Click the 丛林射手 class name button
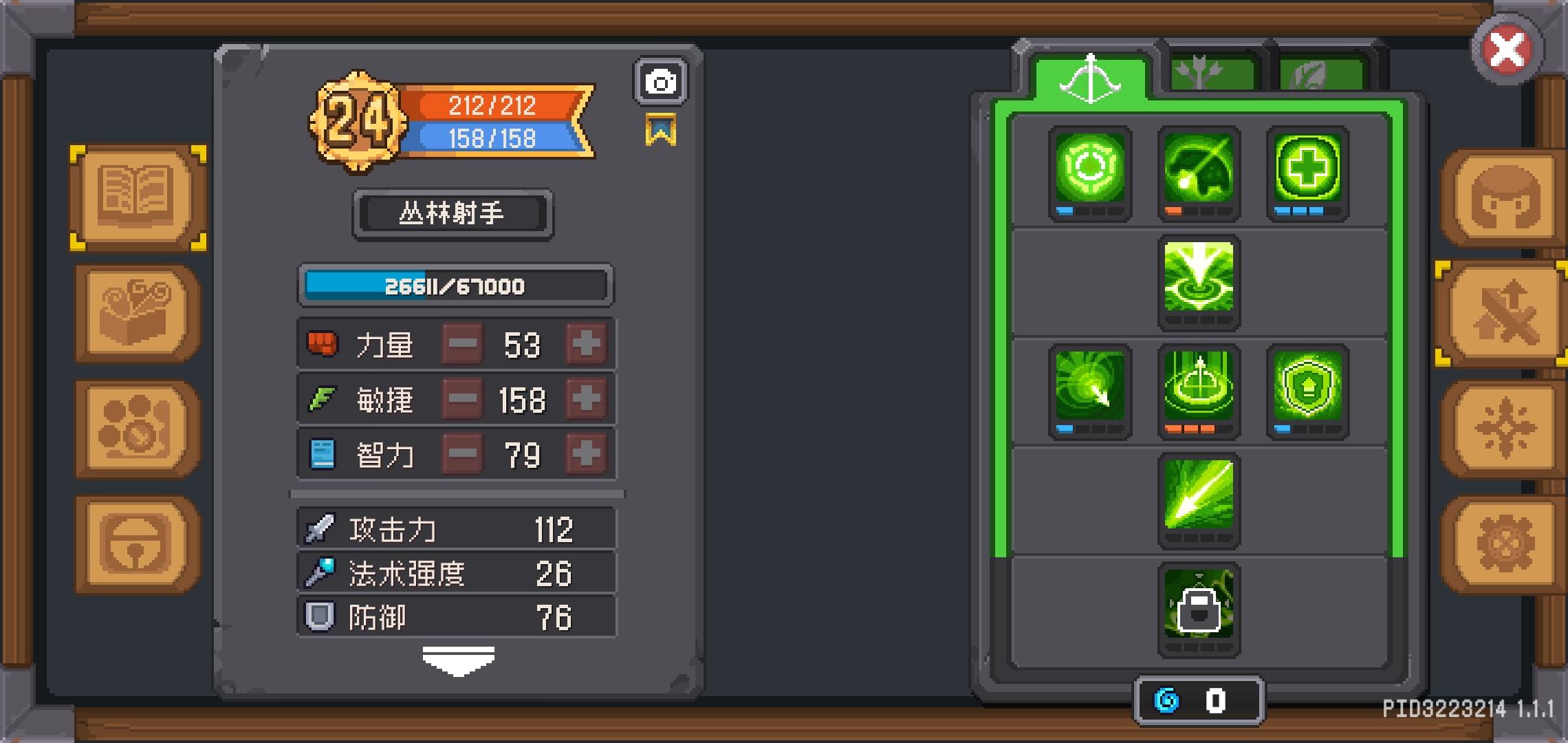 452,213
